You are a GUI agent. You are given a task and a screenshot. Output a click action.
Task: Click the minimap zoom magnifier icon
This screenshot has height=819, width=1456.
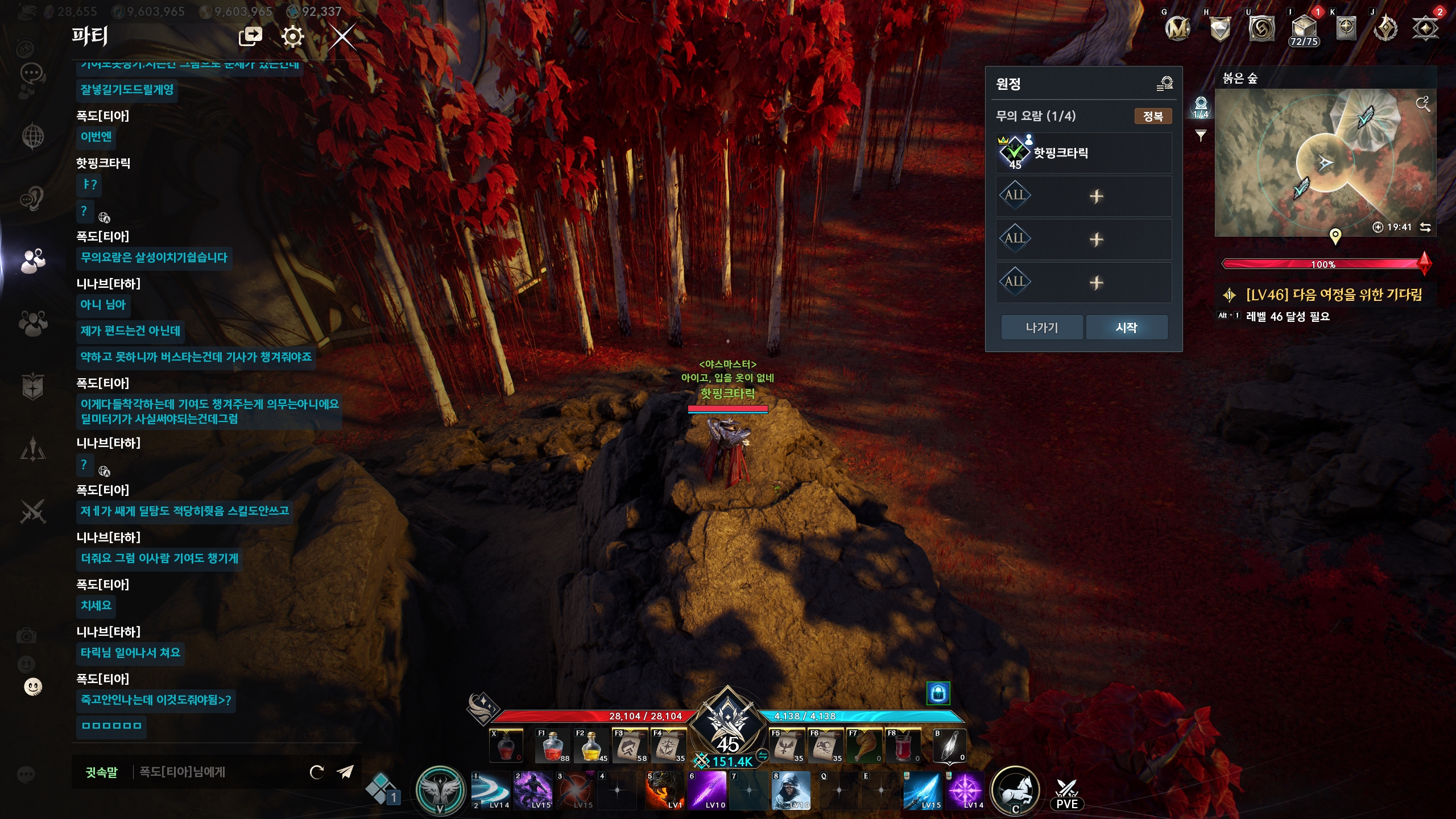[1422, 104]
